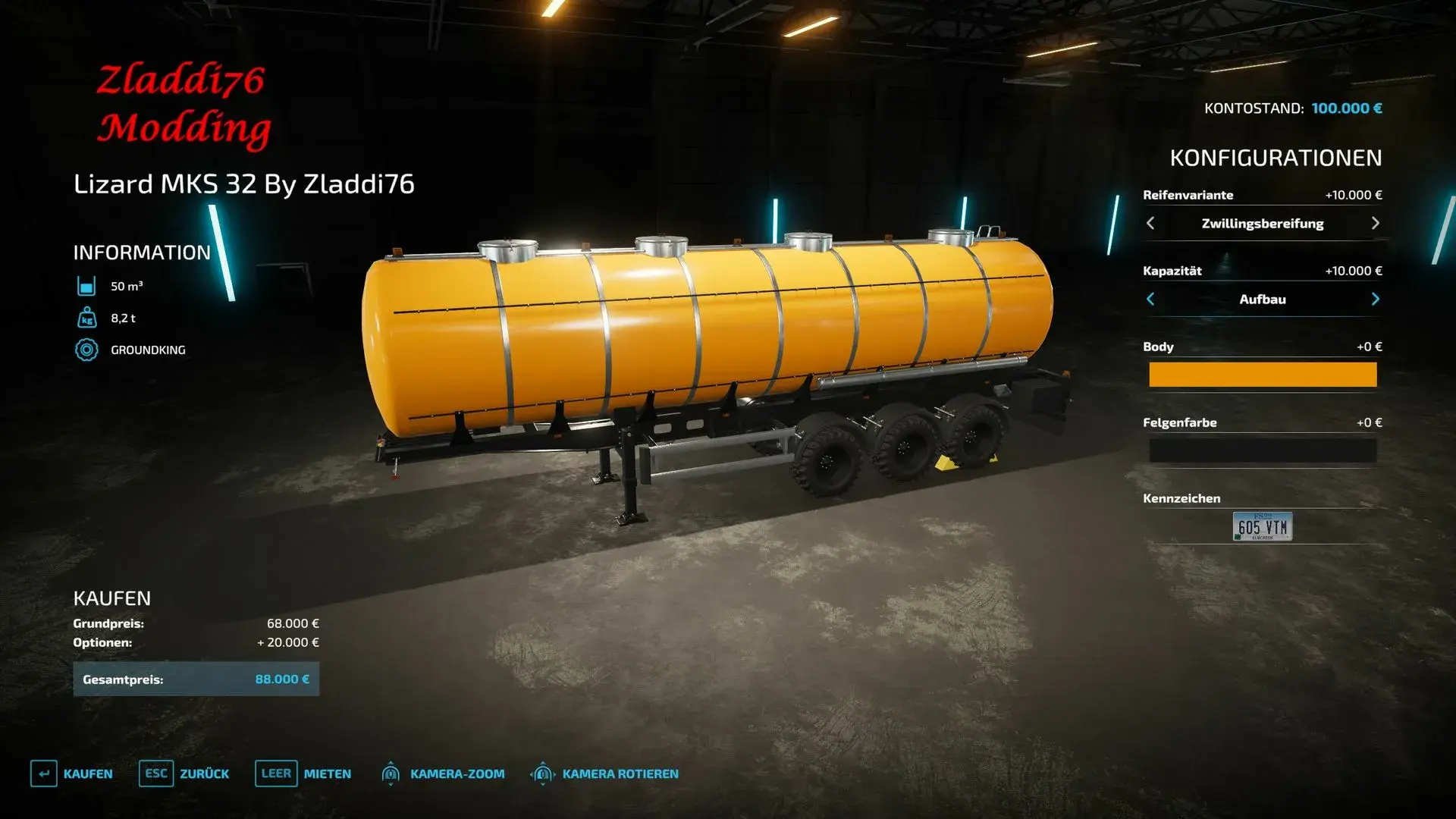Click the Mieten button to rent trailer

click(326, 774)
